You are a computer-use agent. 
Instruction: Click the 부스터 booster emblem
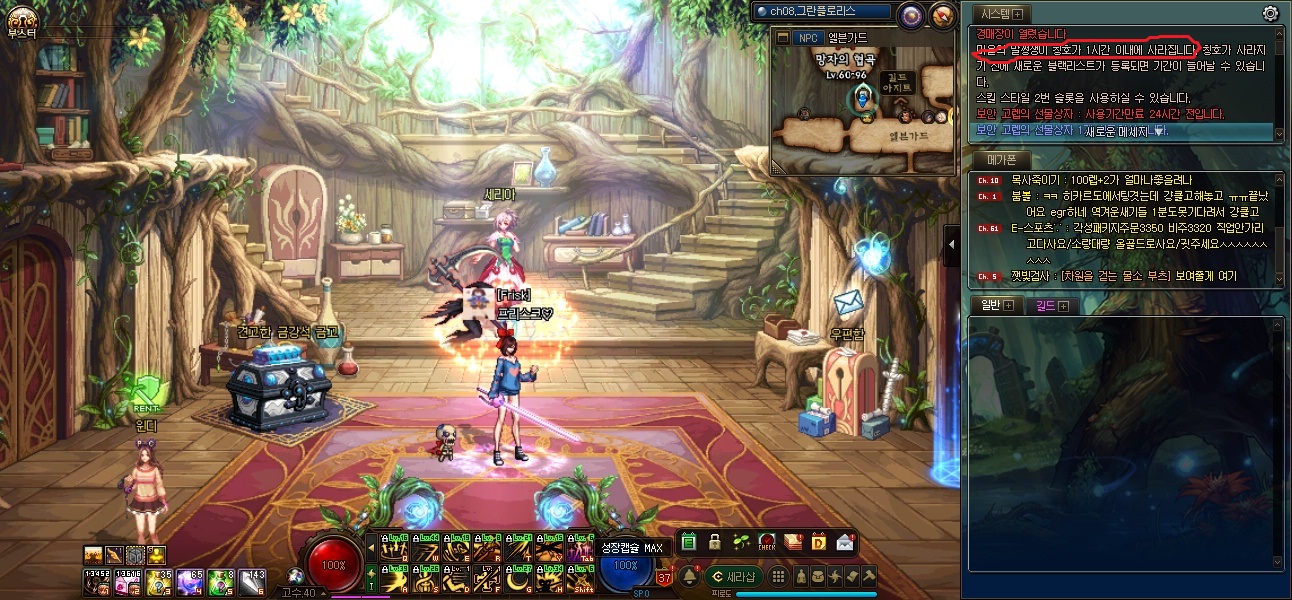tap(21, 18)
